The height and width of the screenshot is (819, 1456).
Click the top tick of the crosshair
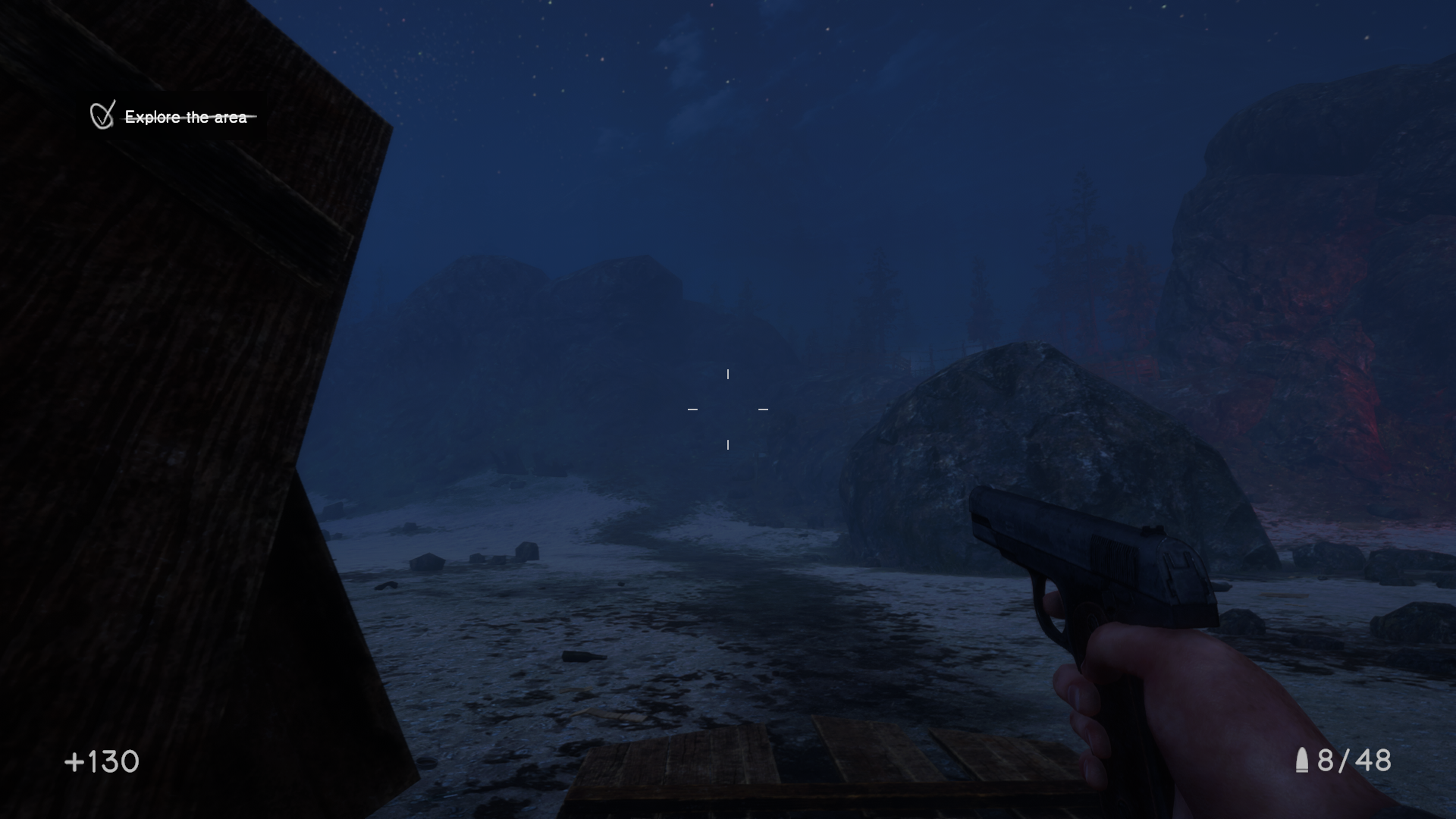pos(729,373)
